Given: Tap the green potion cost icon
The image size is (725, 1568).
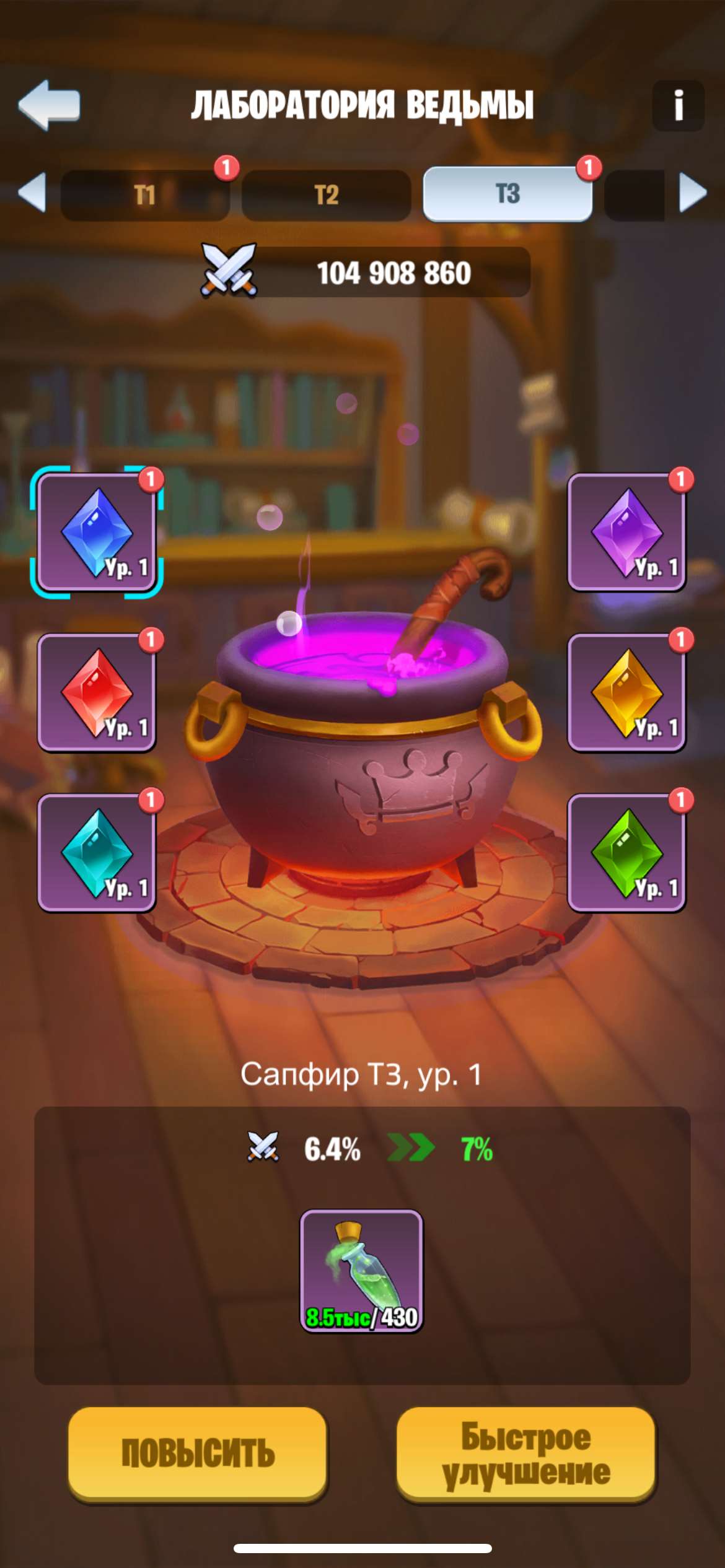Looking at the screenshot, I should point(361,1271).
